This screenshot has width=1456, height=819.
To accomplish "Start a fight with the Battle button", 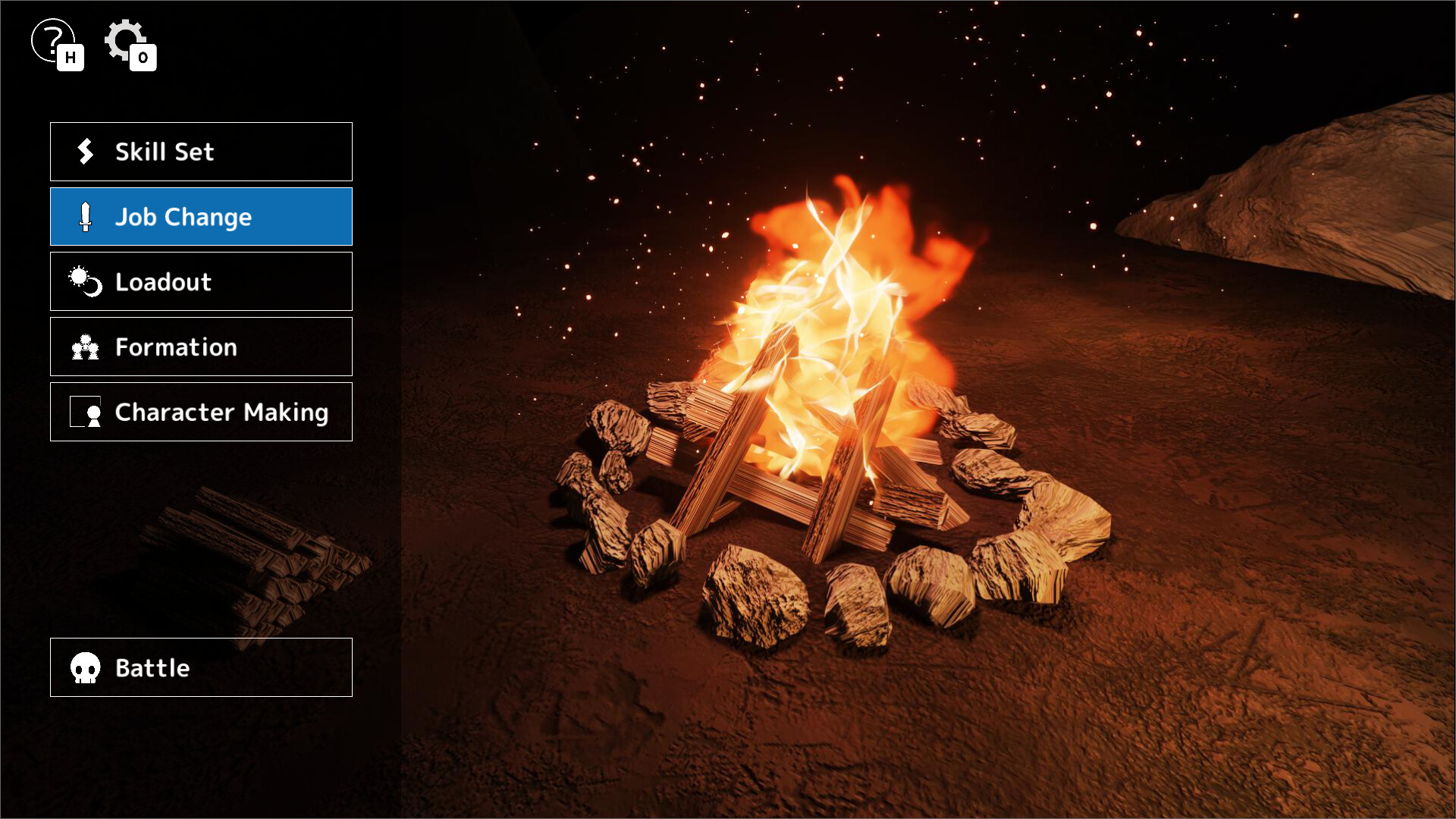I will pyautogui.click(x=200, y=667).
